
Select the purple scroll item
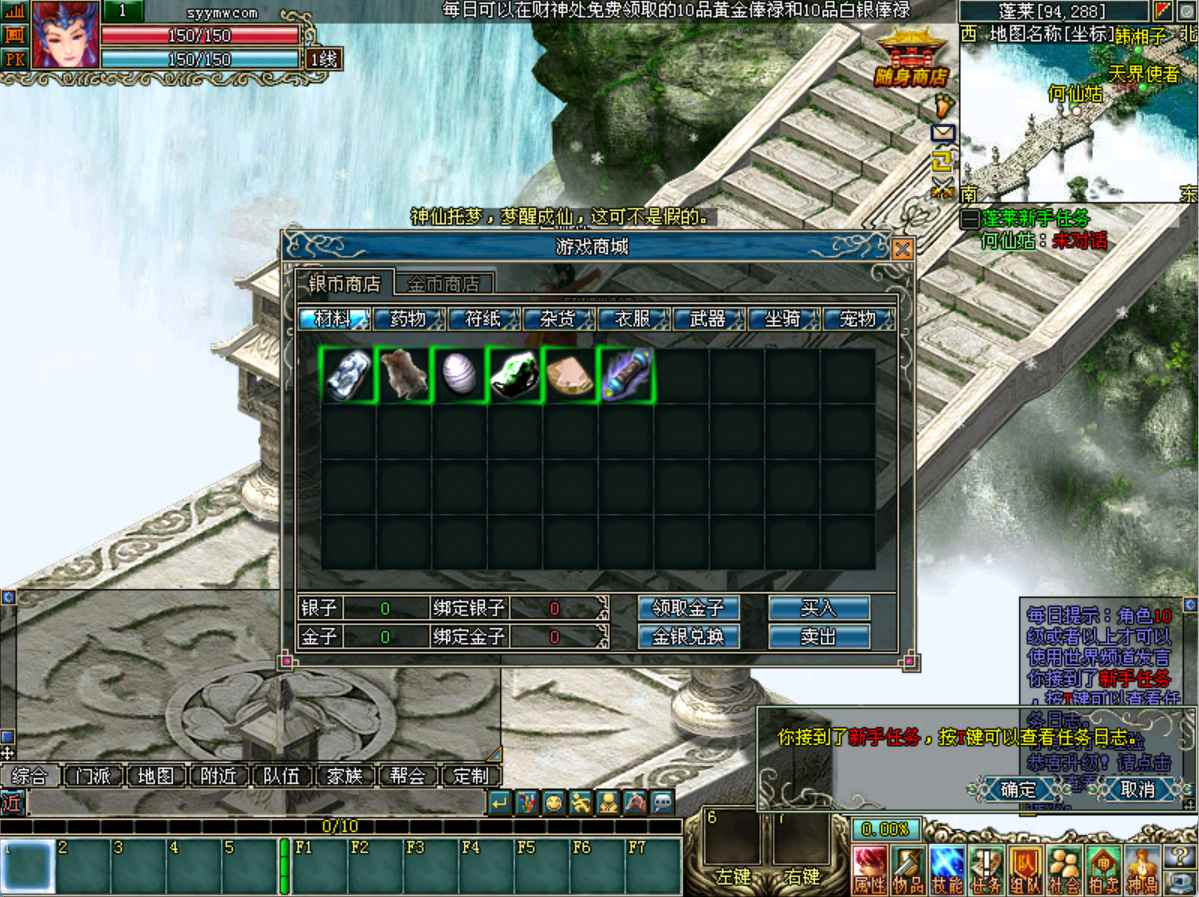627,375
